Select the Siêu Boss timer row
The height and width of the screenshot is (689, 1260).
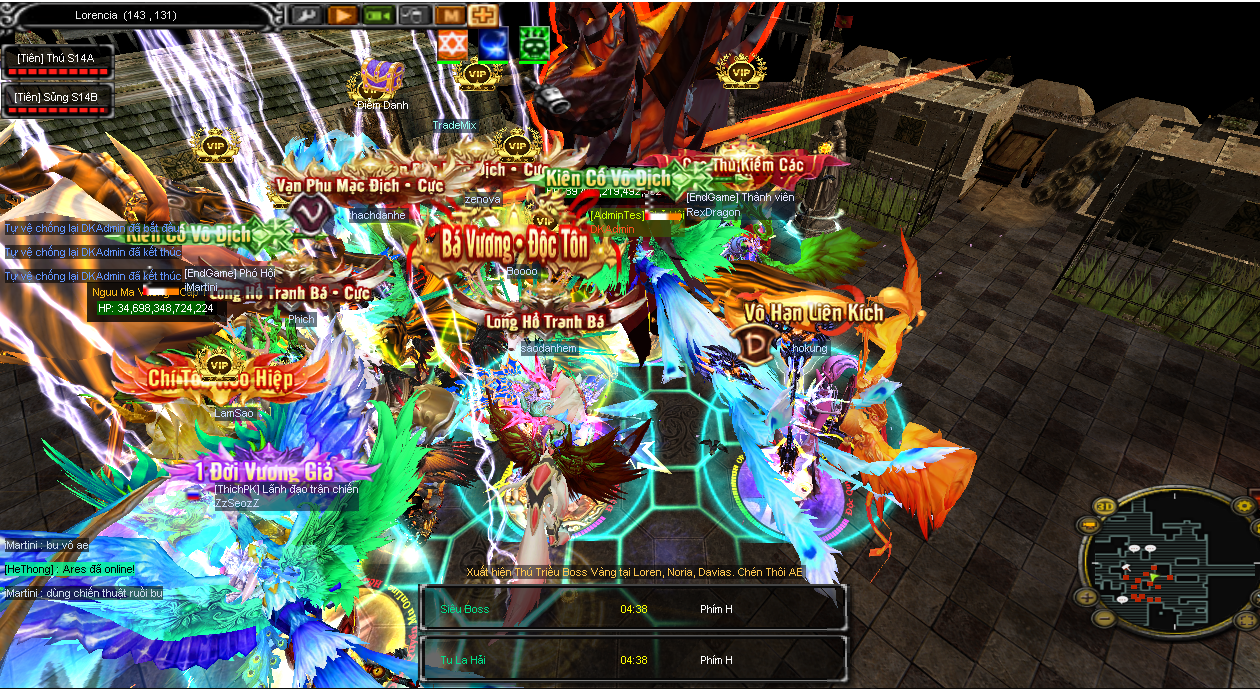tap(633, 608)
